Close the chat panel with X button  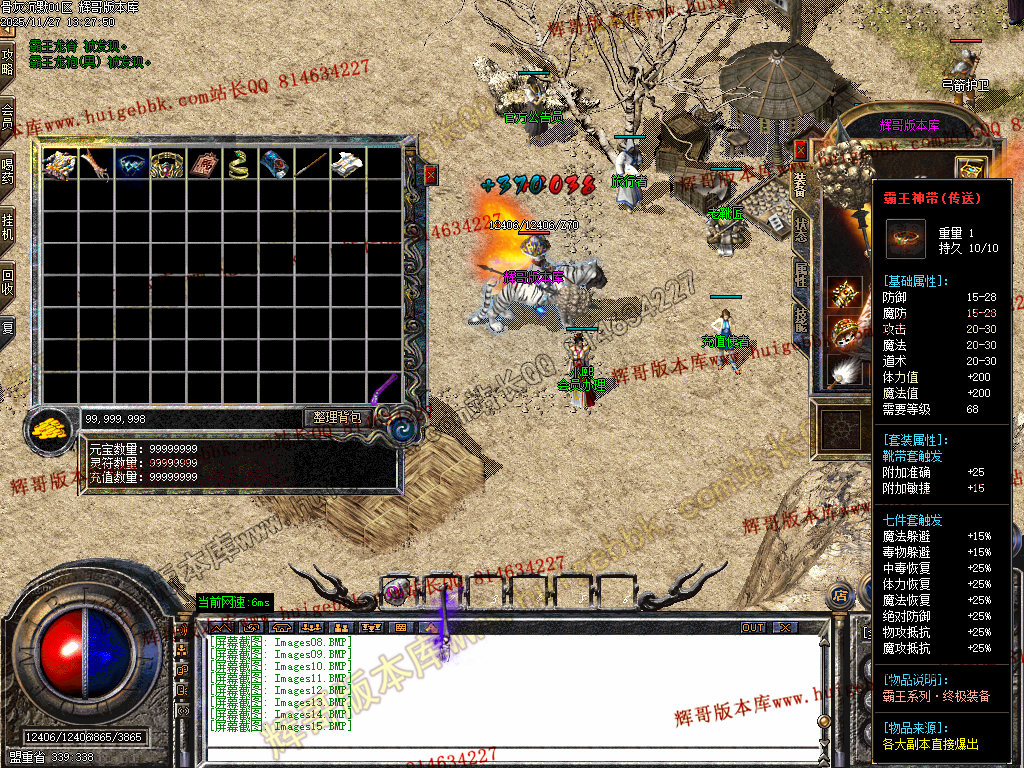click(x=786, y=628)
